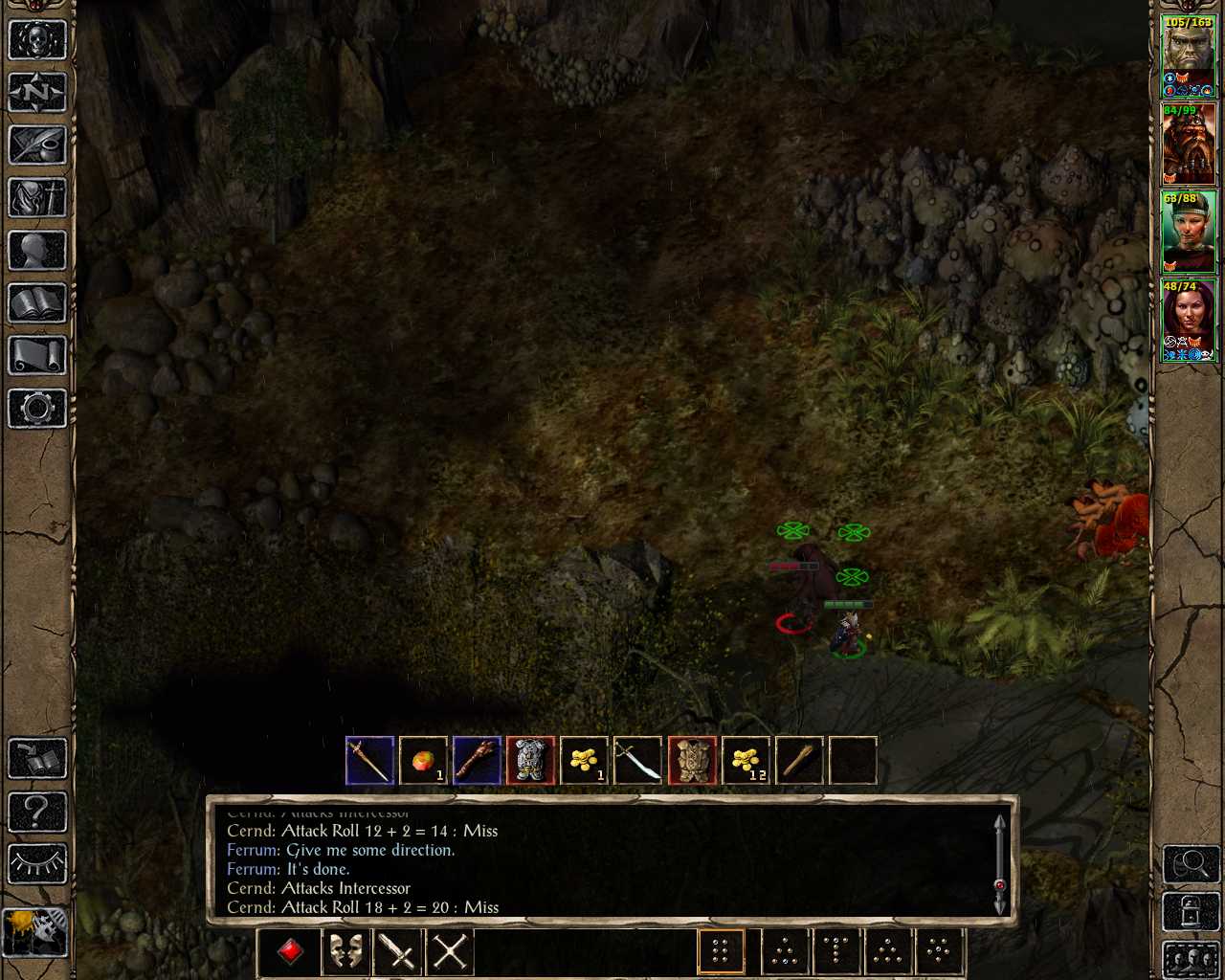The image size is (1225, 980).
Task: Open the options gear menu
Action: click(x=37, y=409)
